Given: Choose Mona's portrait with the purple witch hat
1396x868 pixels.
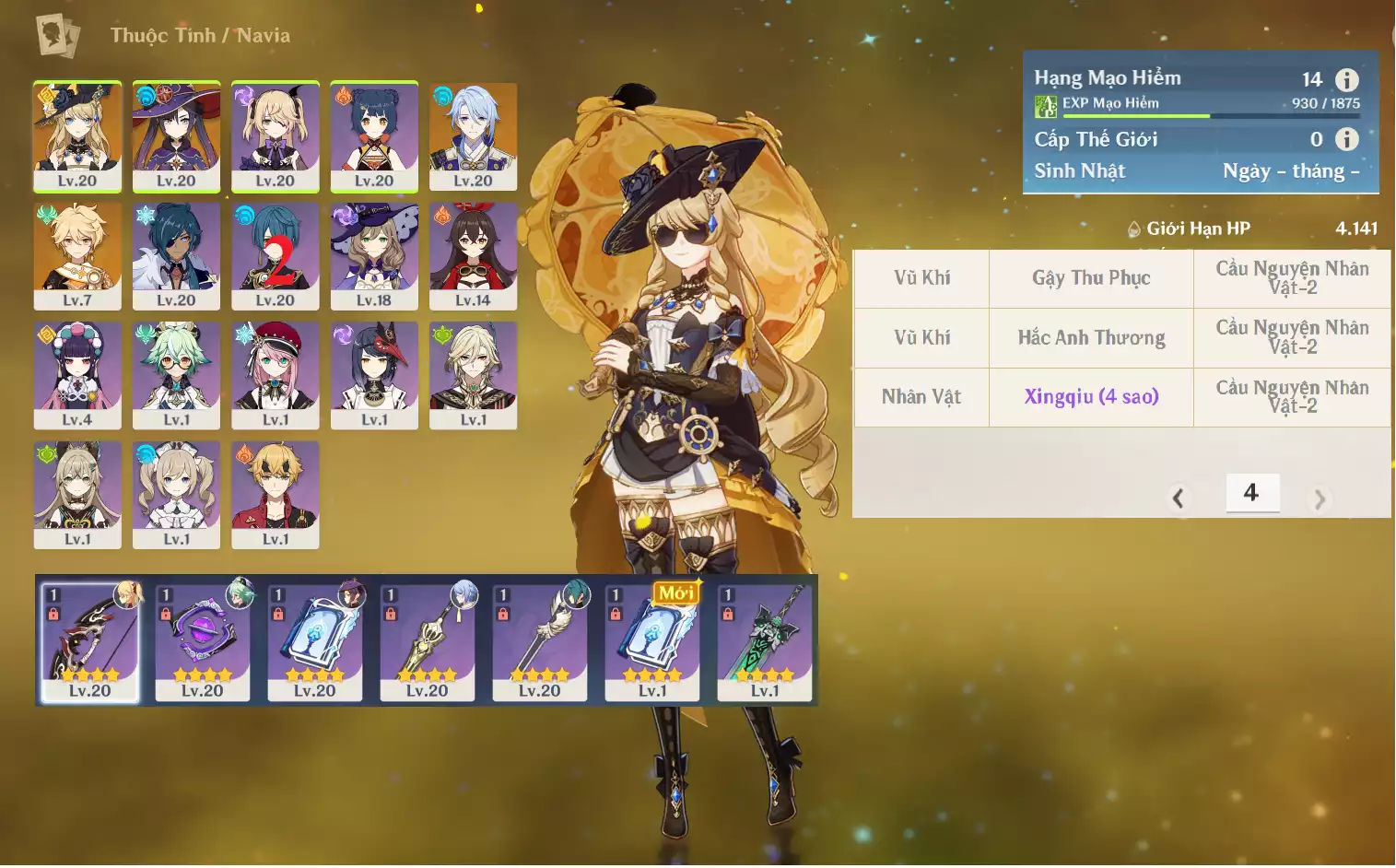Looking at the screenshot, I should coord(176,135).
